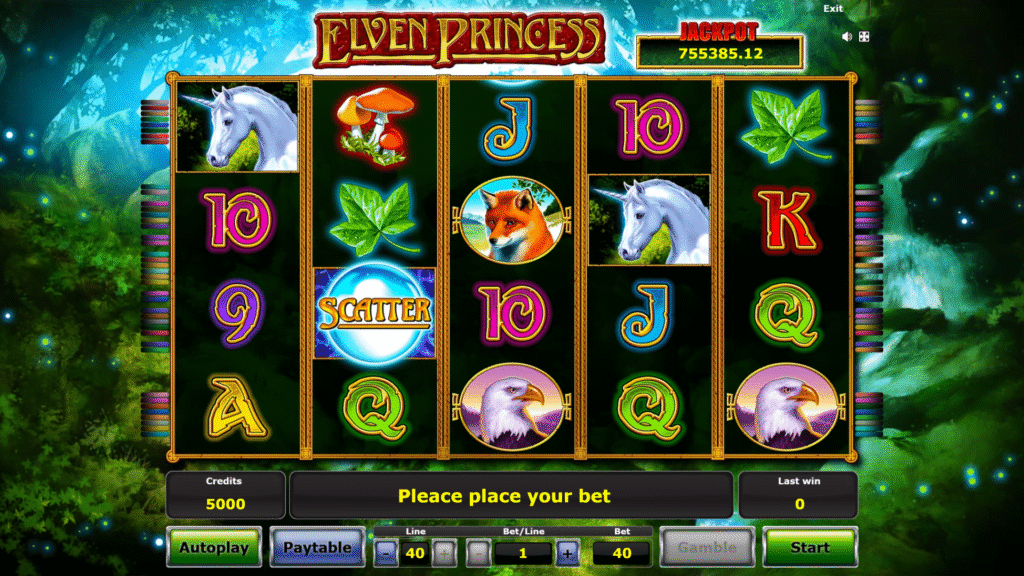Activate Autoplay mode
This screenshot has width=1024, height=576.
pos(213,547)
